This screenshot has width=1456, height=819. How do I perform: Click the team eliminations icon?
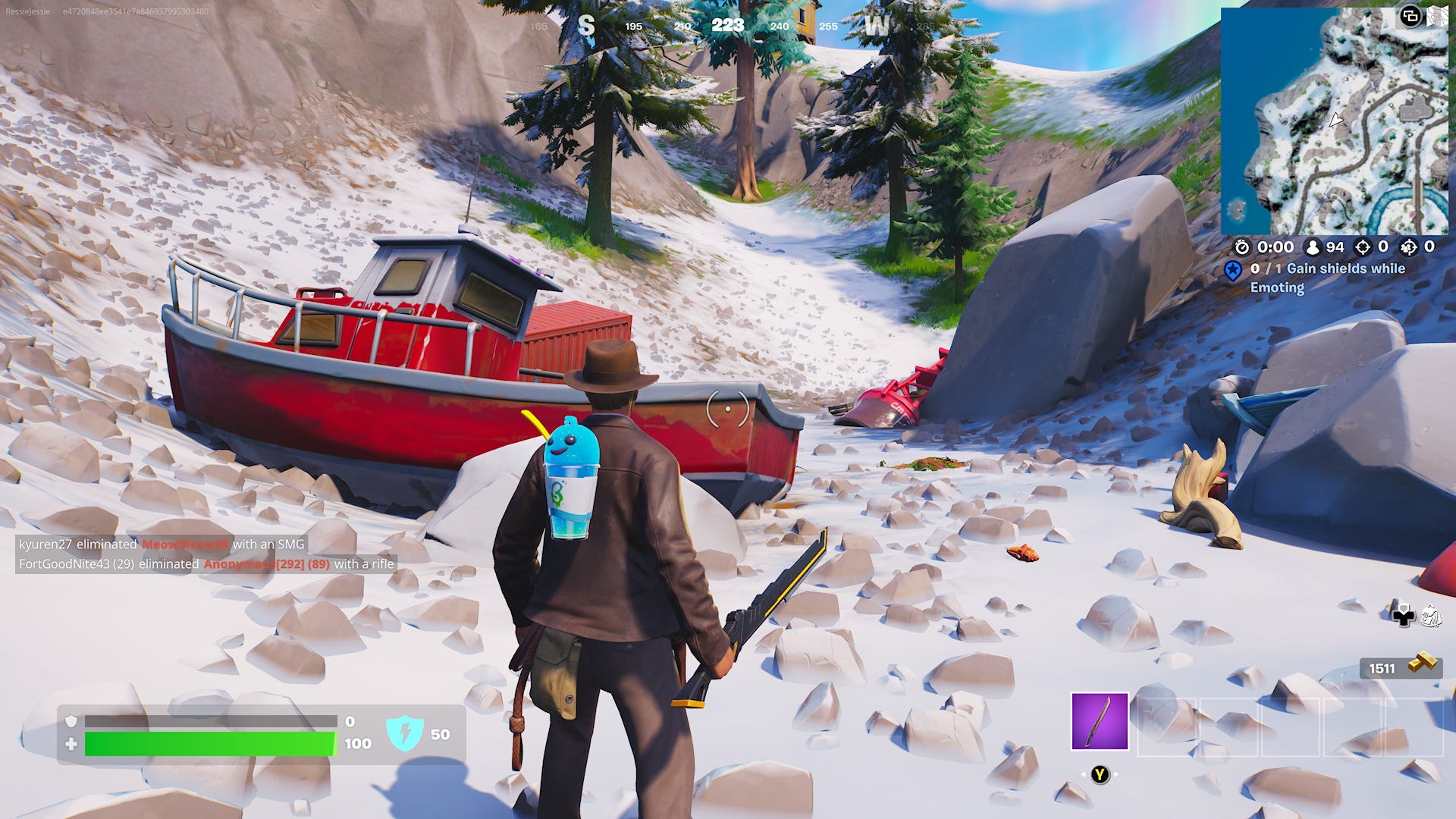[1407, 247]
